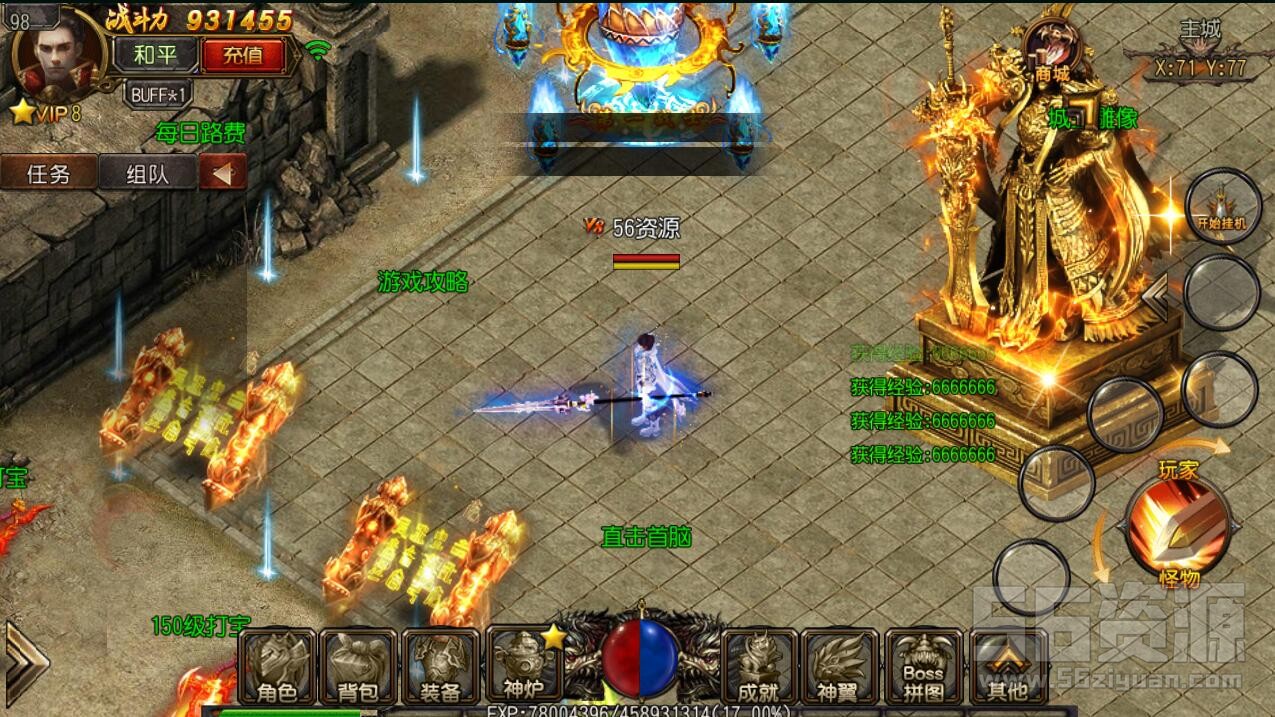Open the 背包 backpack
Screen dimensions: 1275x717
coord(358,667)
